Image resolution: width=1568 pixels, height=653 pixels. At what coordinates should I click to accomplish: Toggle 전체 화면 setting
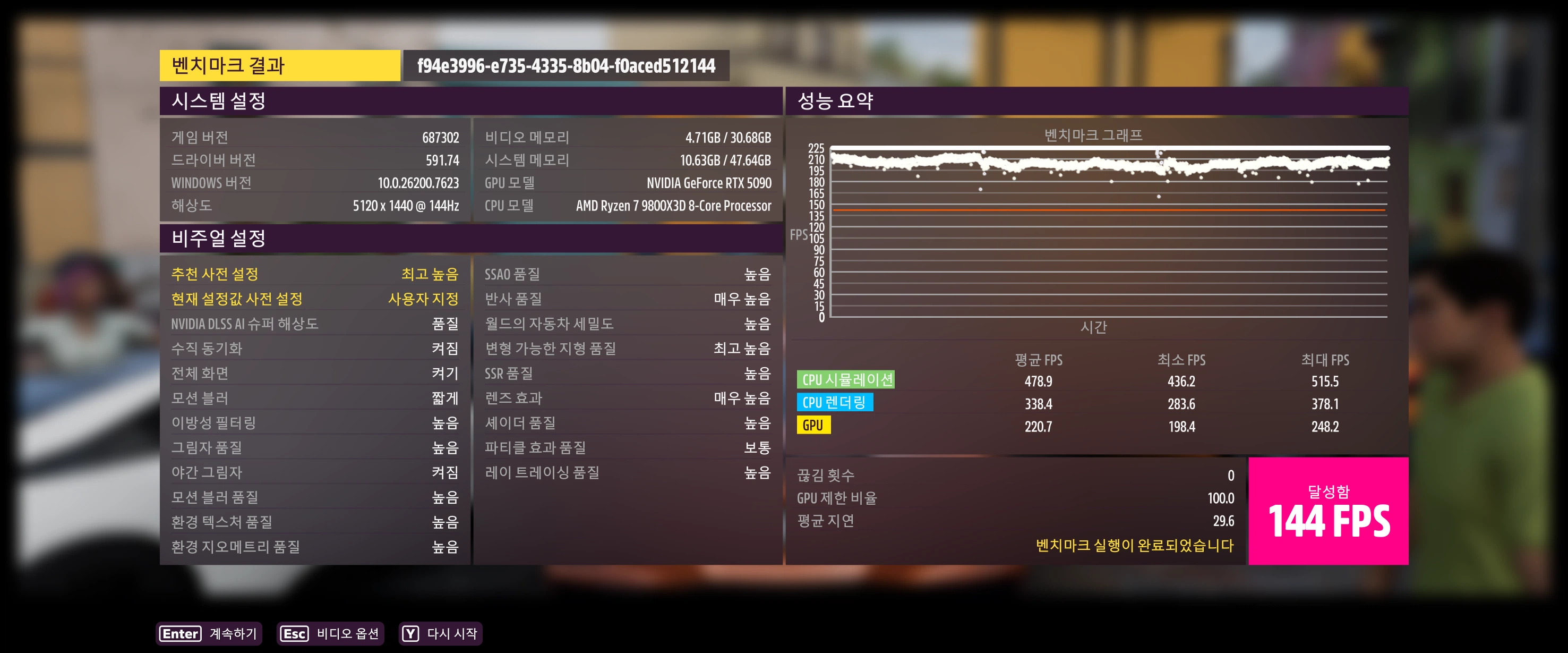pyautogui.click(x=314, y=374)
